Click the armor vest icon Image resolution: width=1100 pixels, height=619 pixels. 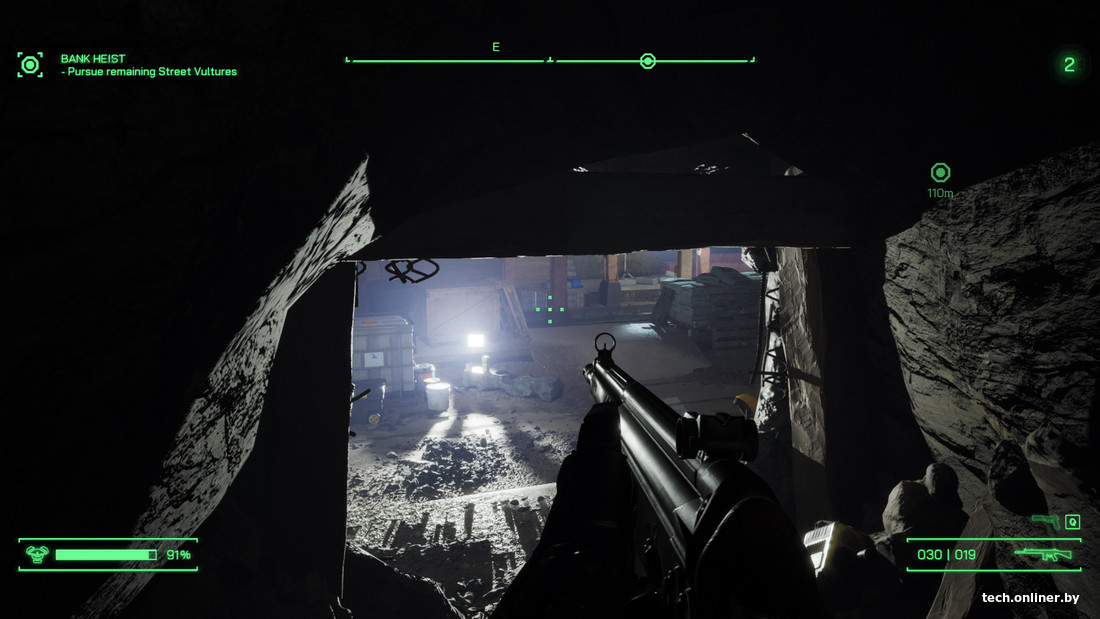point(37,554)
